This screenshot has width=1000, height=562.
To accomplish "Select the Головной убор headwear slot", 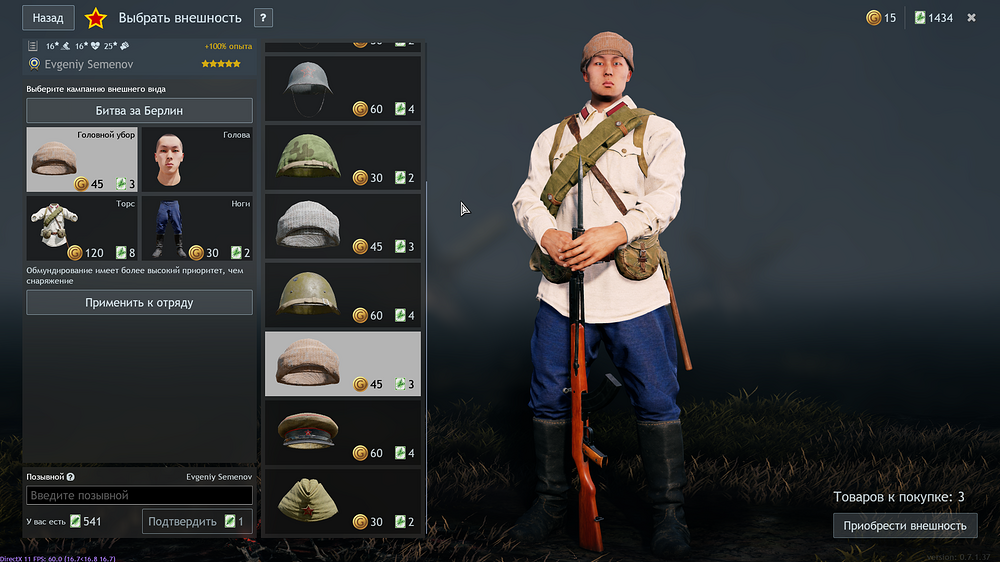I will 82,159.
